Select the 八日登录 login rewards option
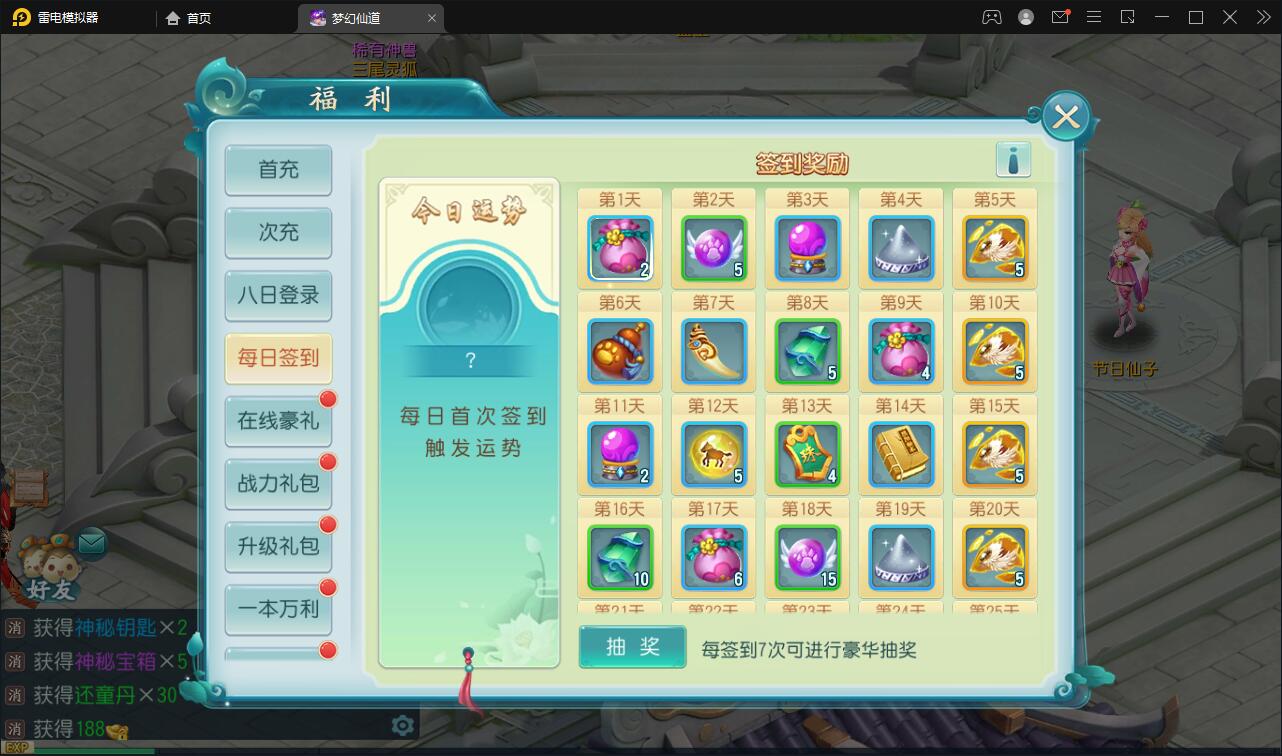 pyautogui.click(x=278, y=297)
